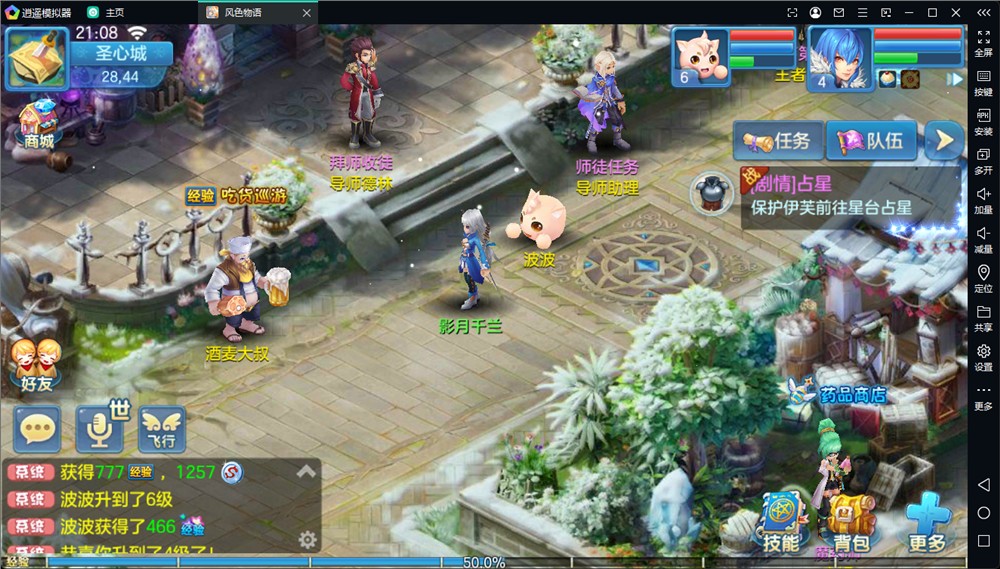Open the chat bubble button
1000x569 pixels.
tap(37, 430)
